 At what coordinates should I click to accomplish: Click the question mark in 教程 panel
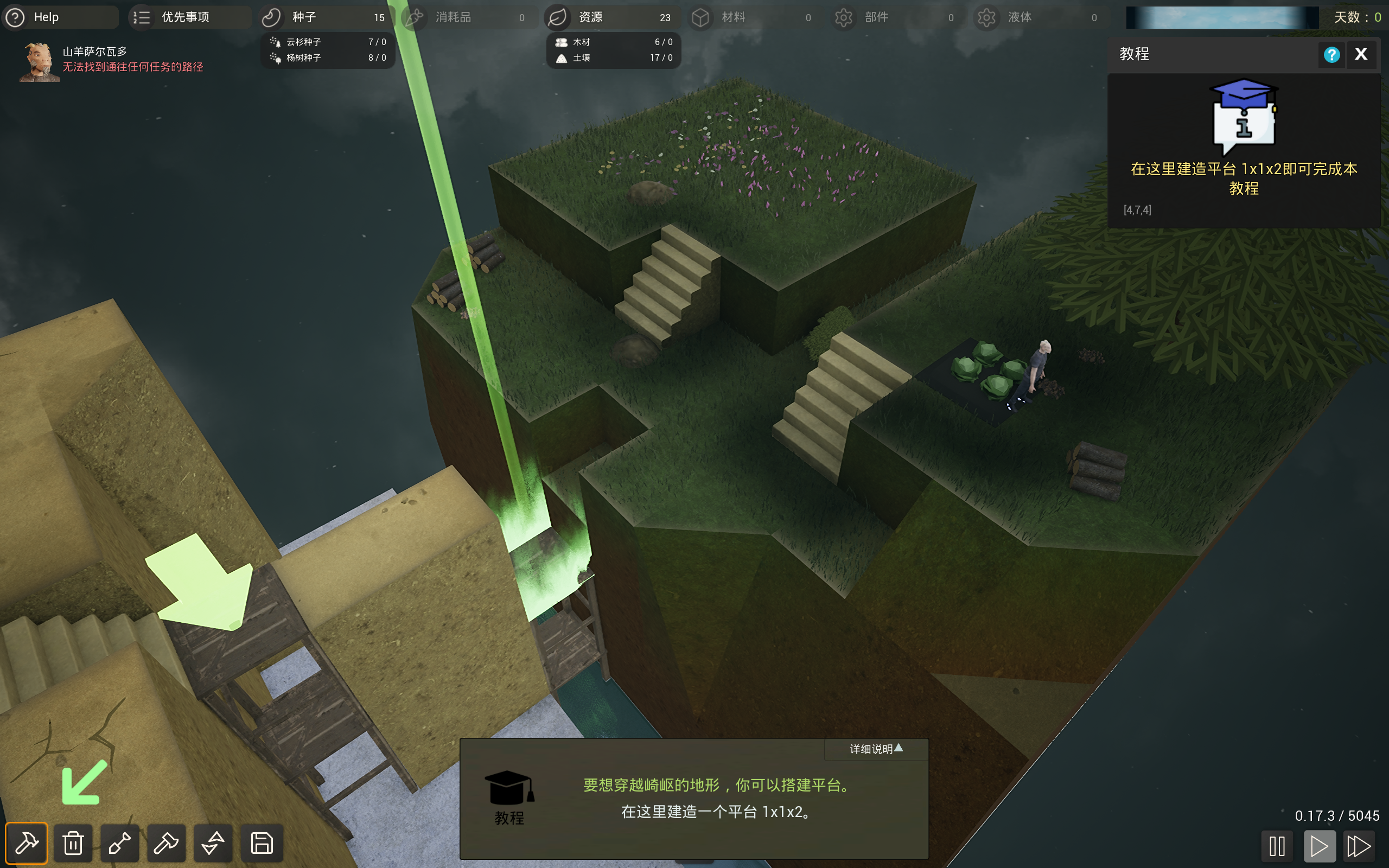click(1332, 54)
